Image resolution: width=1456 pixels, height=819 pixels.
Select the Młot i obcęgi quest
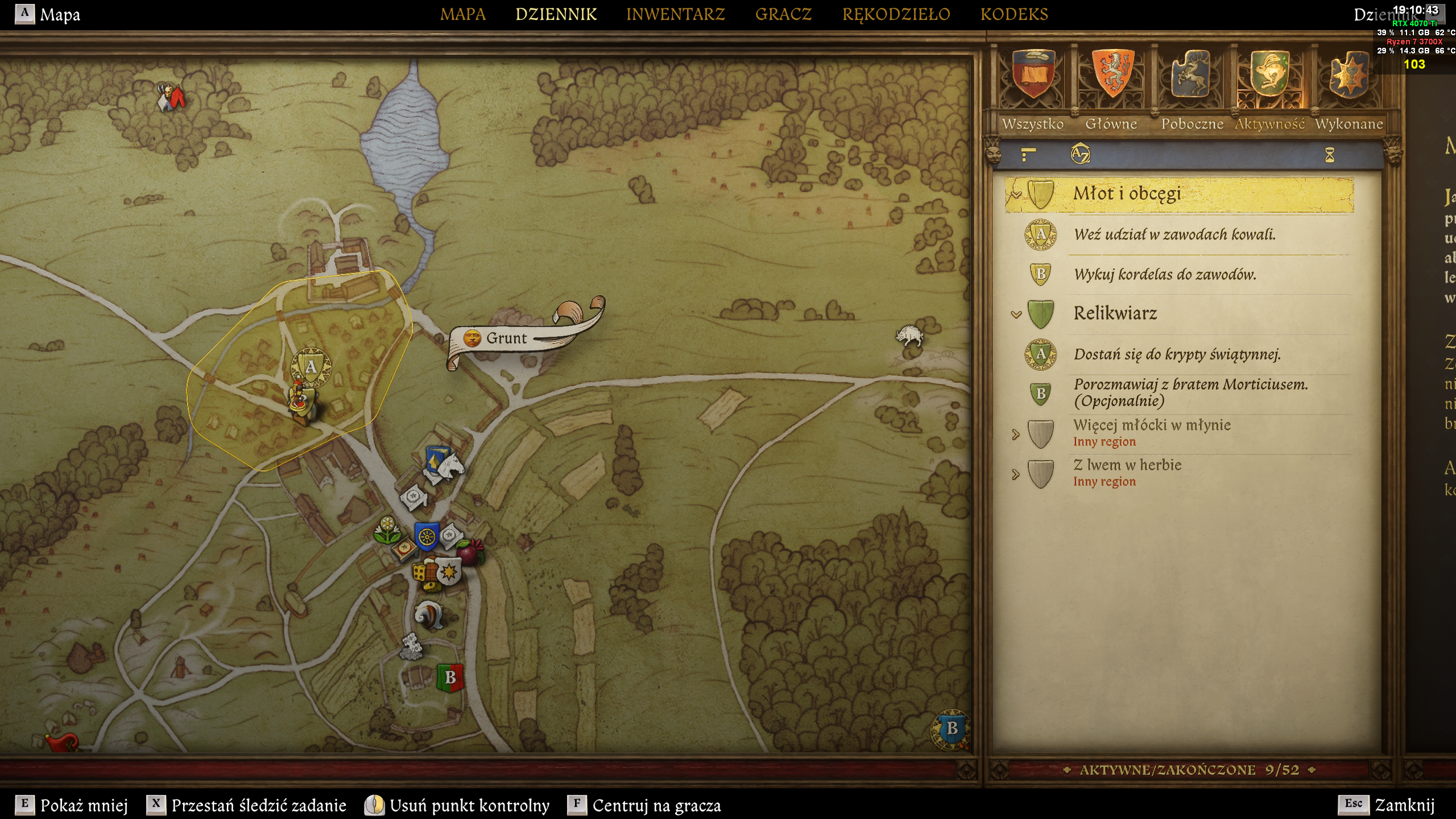click(x=1127, y=194)
